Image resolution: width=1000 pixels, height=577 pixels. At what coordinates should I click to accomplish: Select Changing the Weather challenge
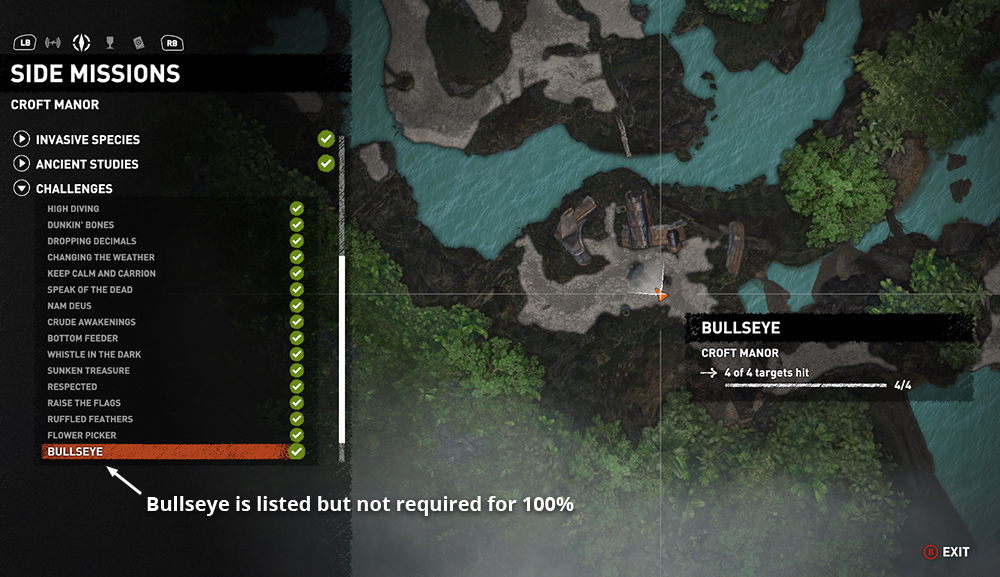tap(101, 257)
